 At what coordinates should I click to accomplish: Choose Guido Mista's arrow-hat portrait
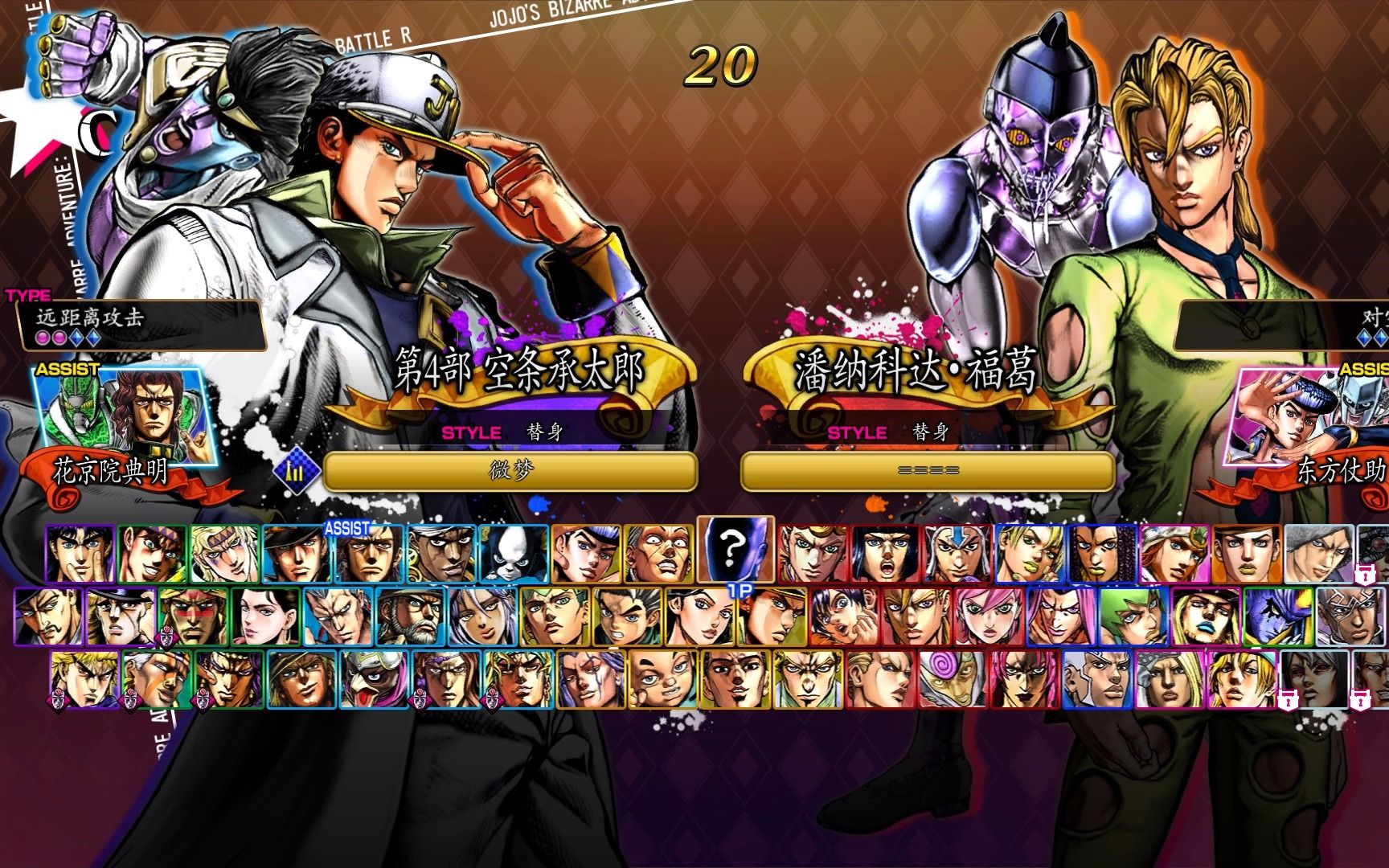(958, 554)
